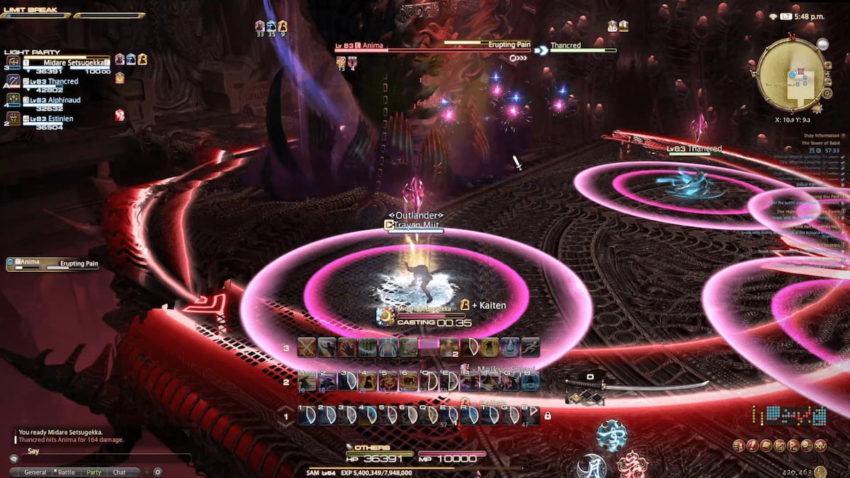Select the Party chat tab
Viewport: 850px width, 478px height.
[94, 472]
